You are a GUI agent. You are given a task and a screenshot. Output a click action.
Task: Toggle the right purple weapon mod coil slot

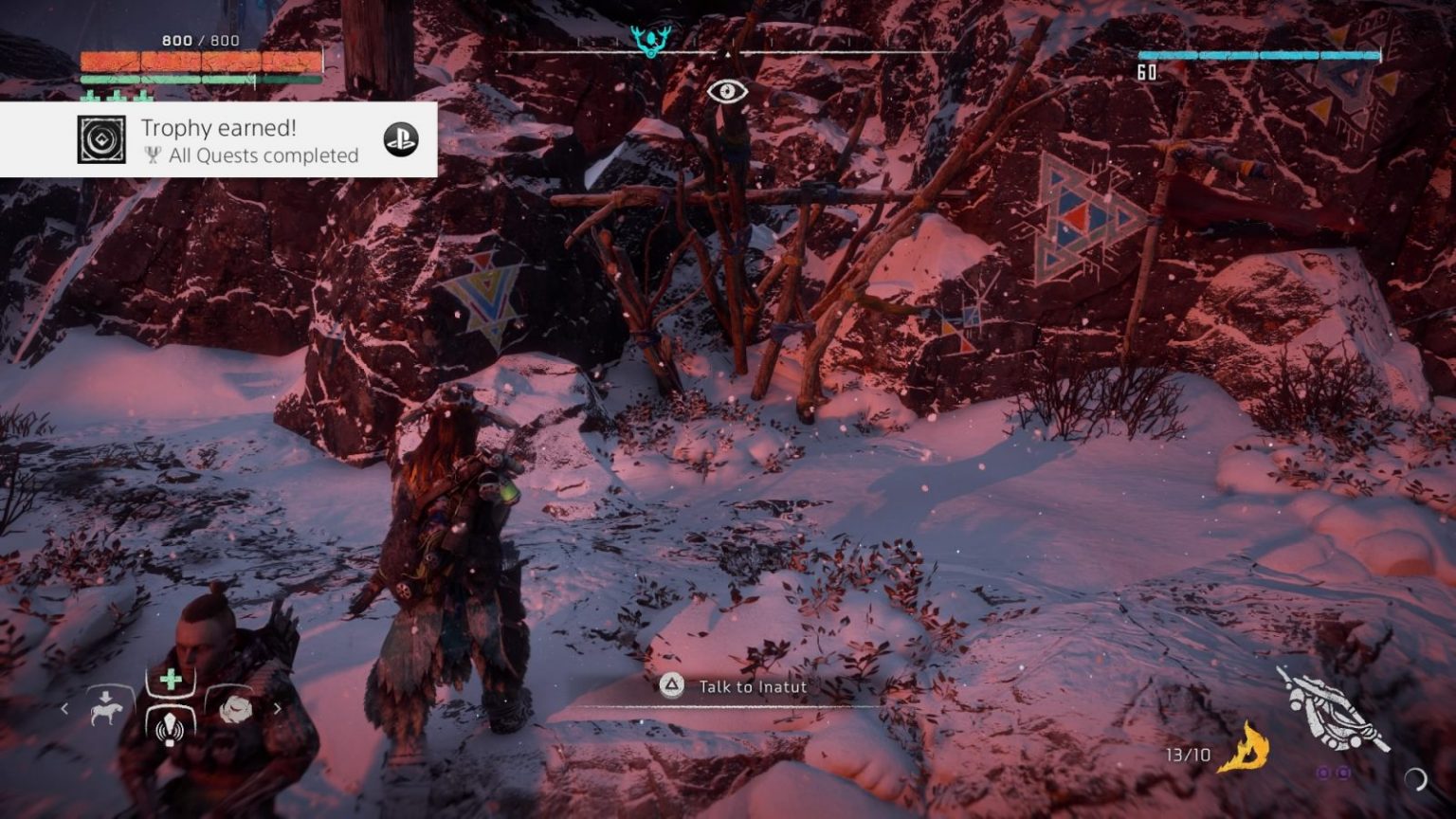1343,774
